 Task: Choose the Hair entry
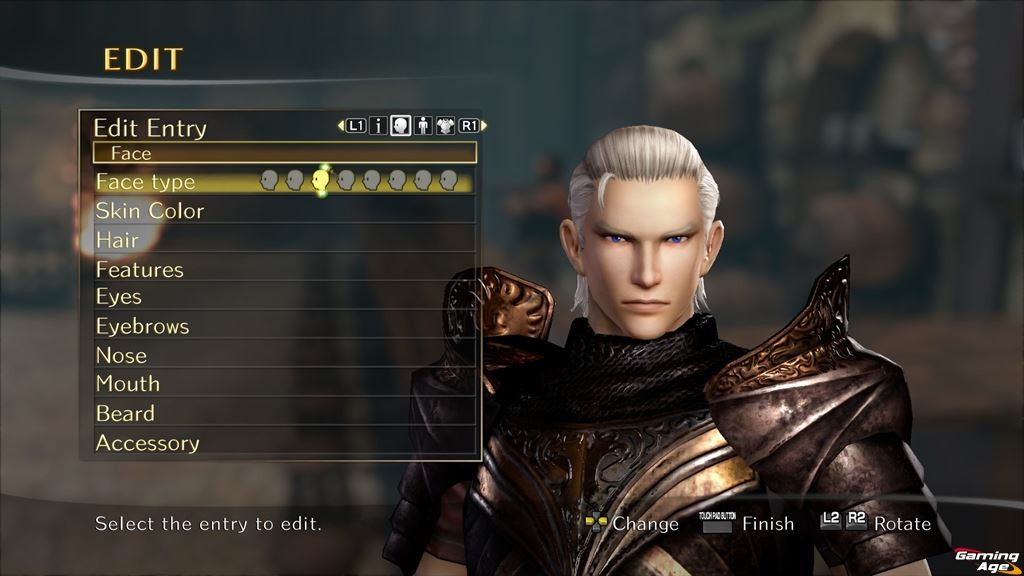click(117, 240)
